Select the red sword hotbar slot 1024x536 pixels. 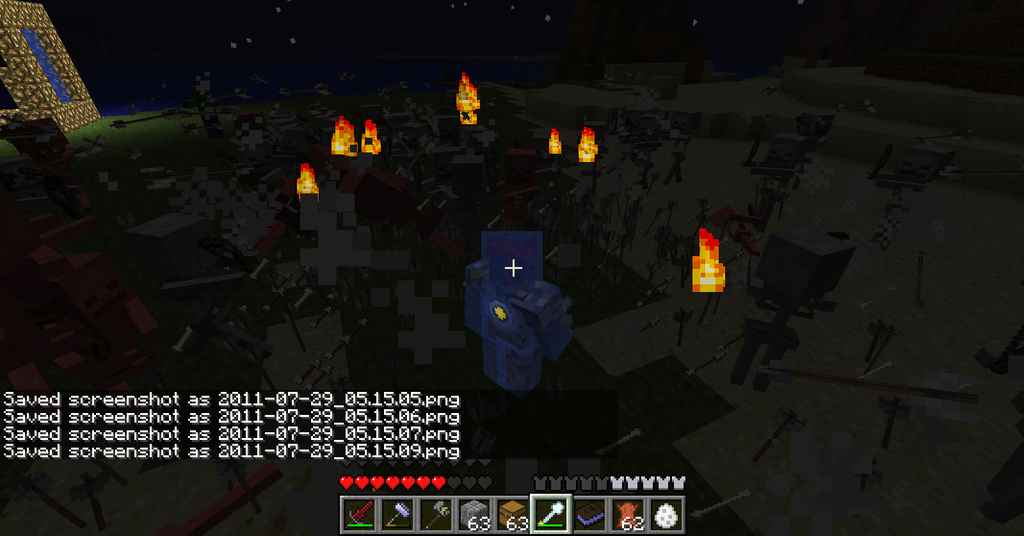pyautogui.click(x=359, y=514)
